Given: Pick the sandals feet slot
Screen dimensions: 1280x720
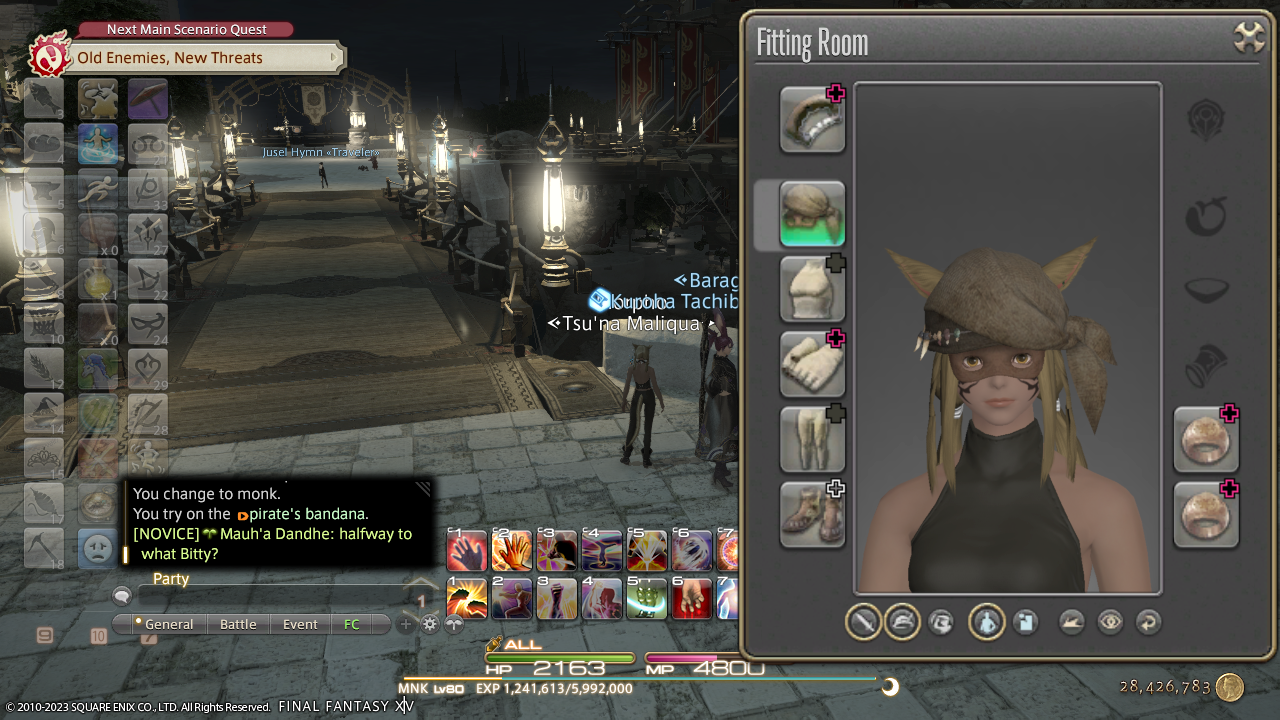Looking at the screenshot, I should 812,514.
